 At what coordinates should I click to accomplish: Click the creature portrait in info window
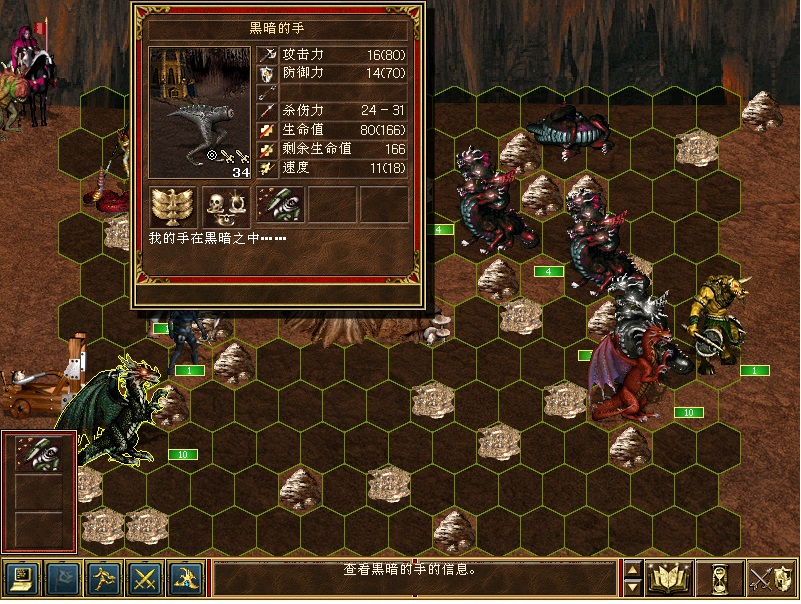coord(199,110)
